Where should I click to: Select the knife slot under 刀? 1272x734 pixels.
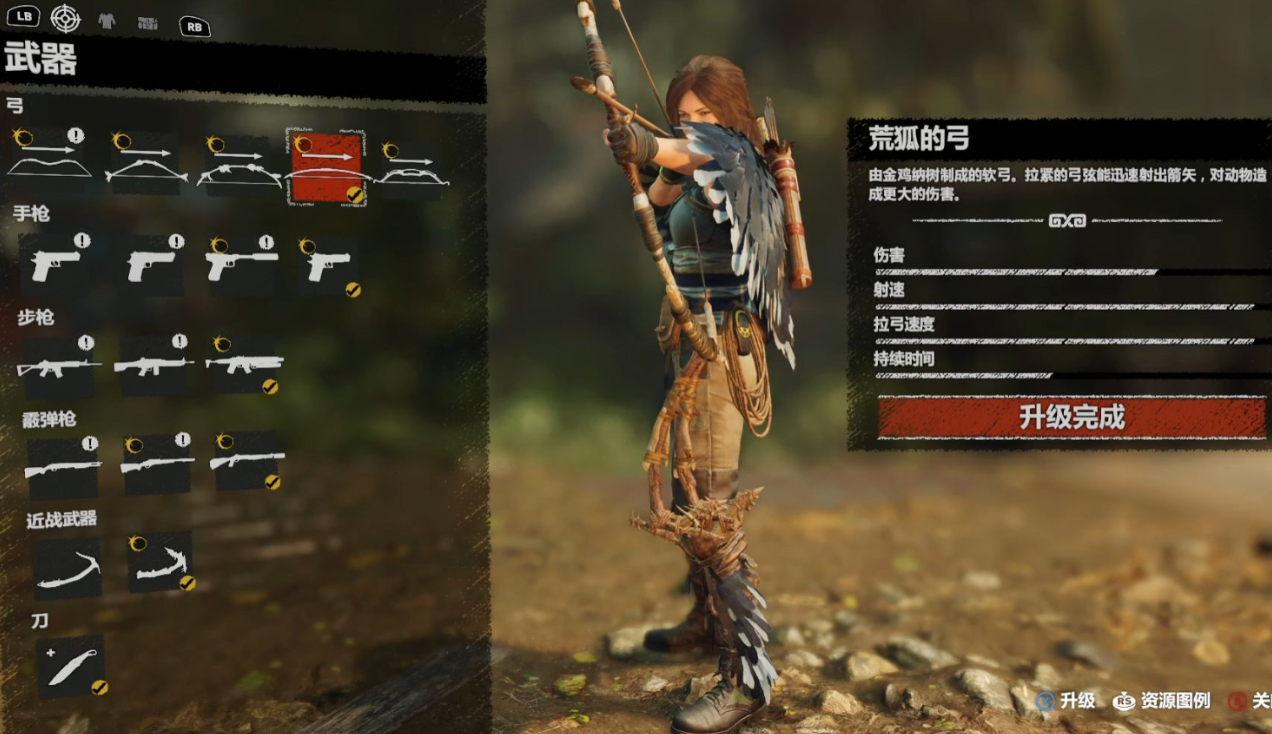click(x=71, y=666)
